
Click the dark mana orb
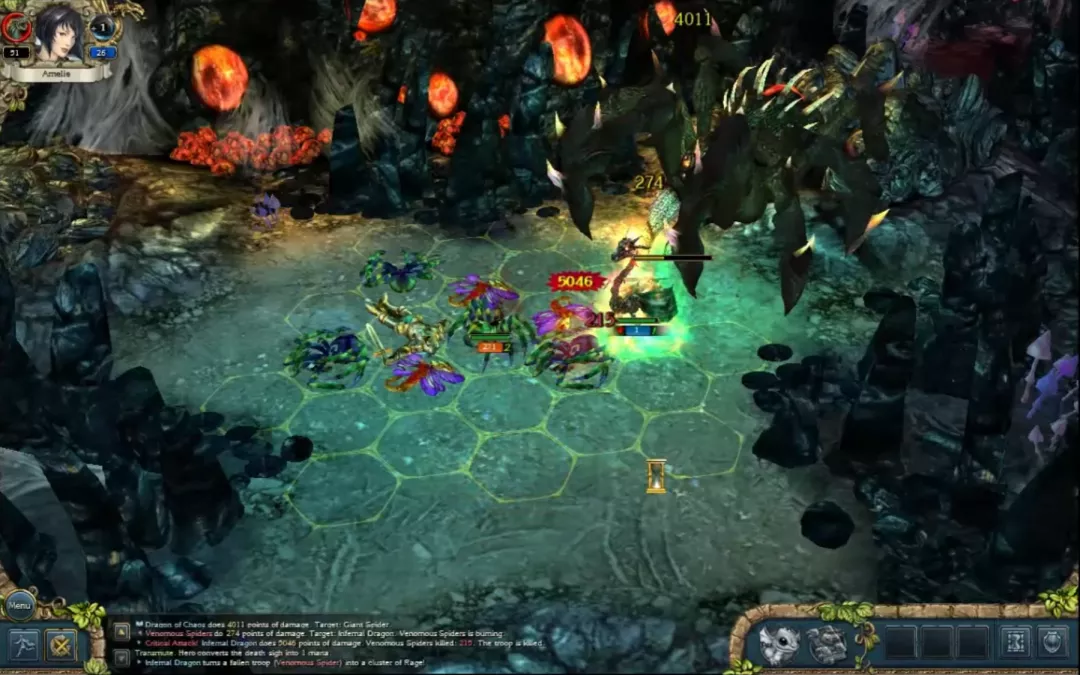pyautogui.click(x=103, y=29)
